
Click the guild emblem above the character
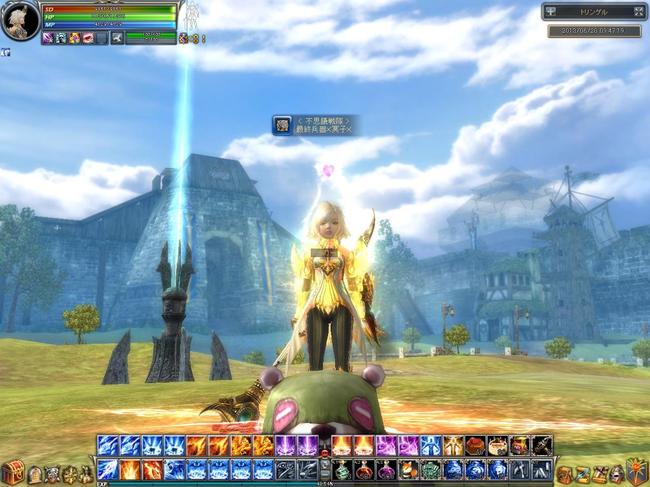[x=282, y=125]
